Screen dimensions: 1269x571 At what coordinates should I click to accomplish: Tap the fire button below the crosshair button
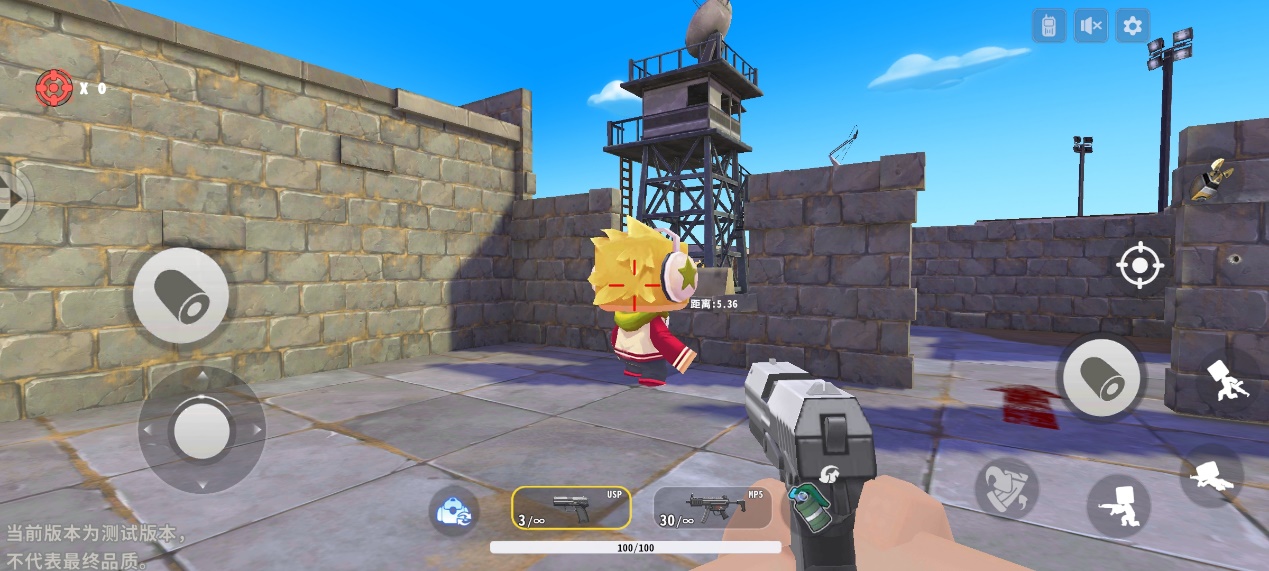pos(1101,378)
